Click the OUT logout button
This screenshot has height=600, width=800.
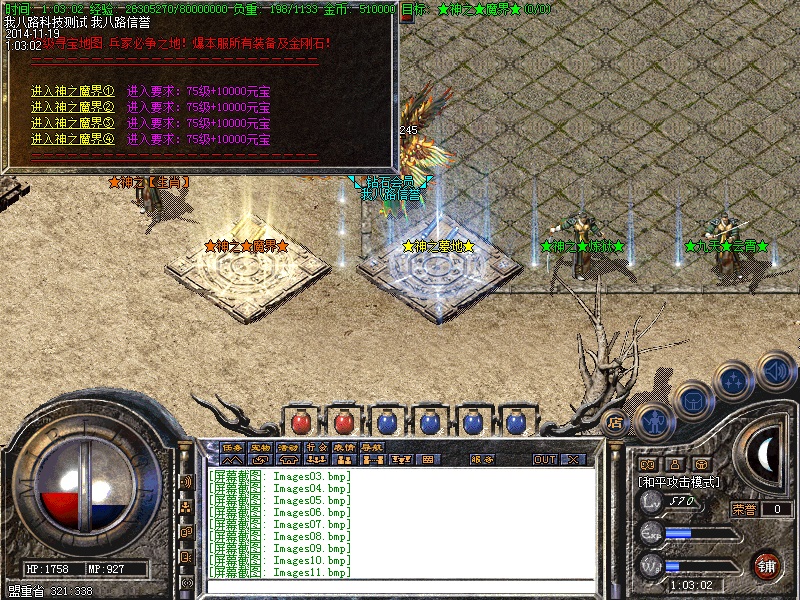click(545, 460)
